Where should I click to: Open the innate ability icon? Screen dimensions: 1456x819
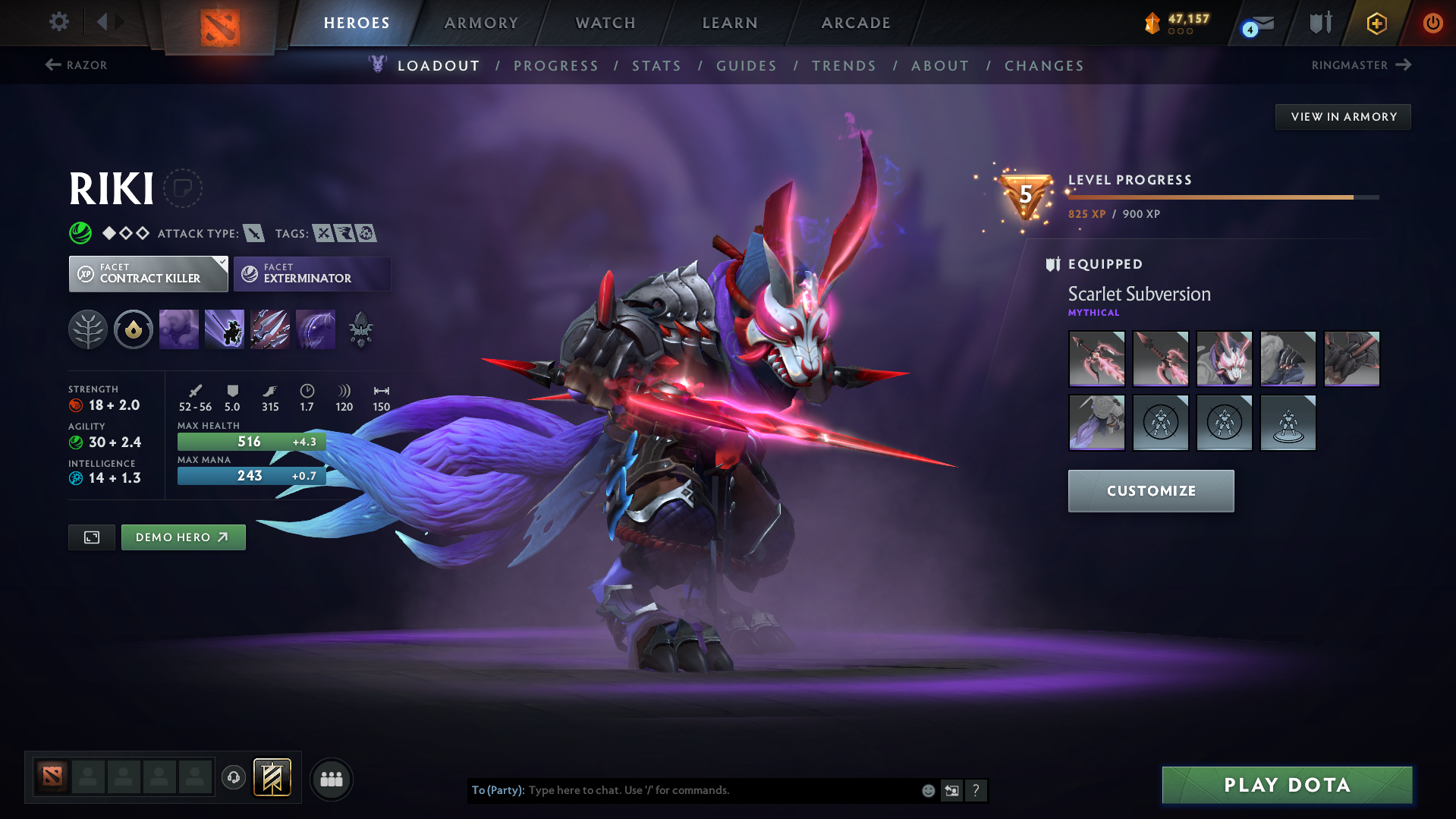[134, 329]
